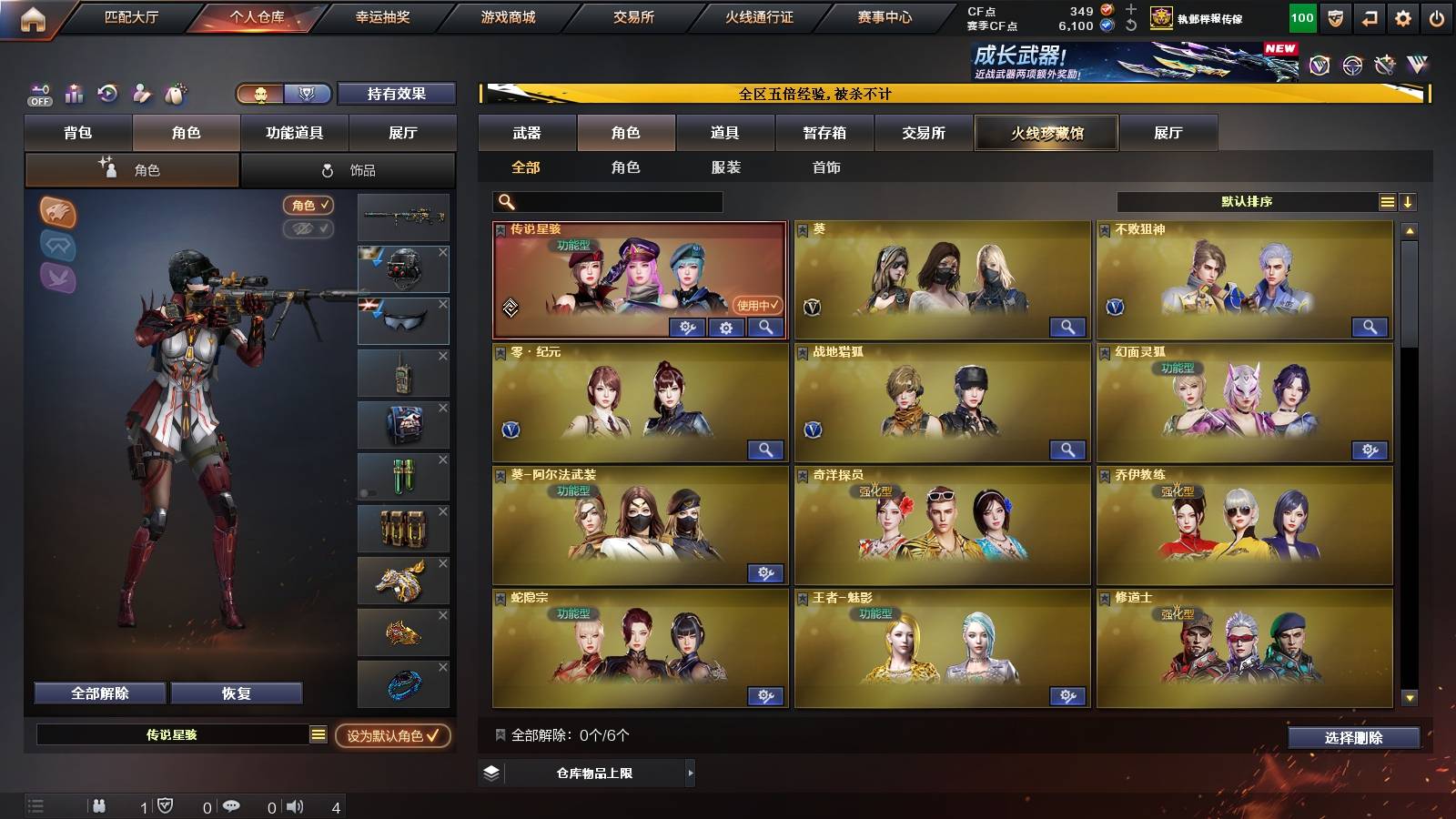The height and width of the screenshot is (819, 1456).
Task: Click the 选择删除 button bottom-right
Action: 1355,738
